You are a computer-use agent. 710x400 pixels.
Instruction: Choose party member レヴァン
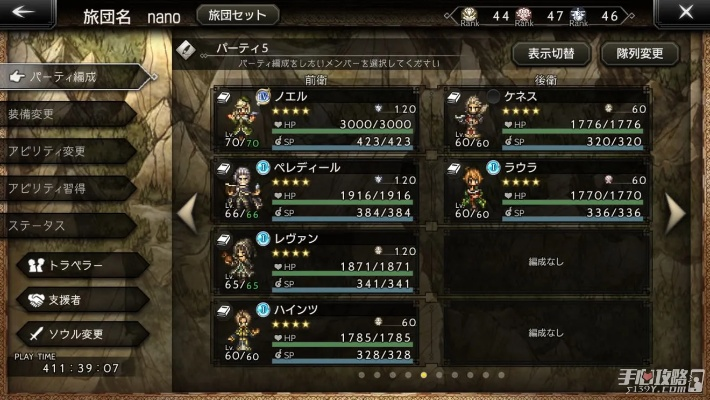[x=323, y=260]
